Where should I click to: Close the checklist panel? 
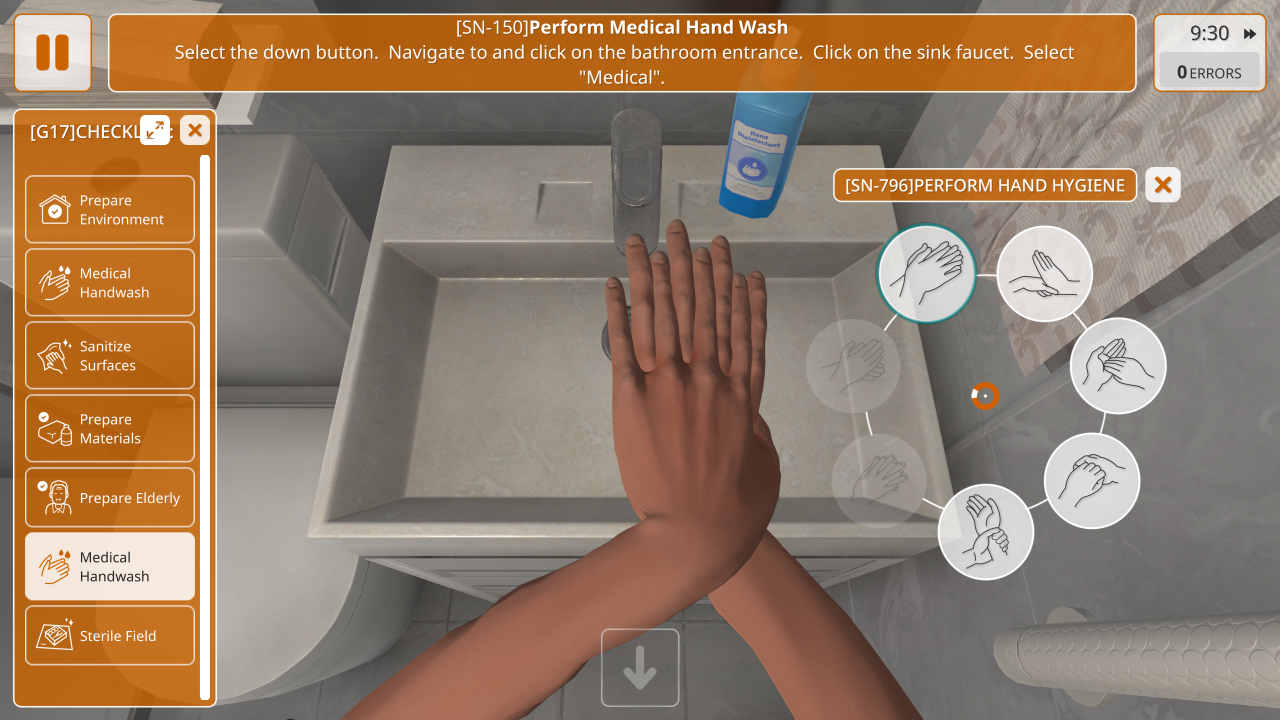[x=195, y=129]
